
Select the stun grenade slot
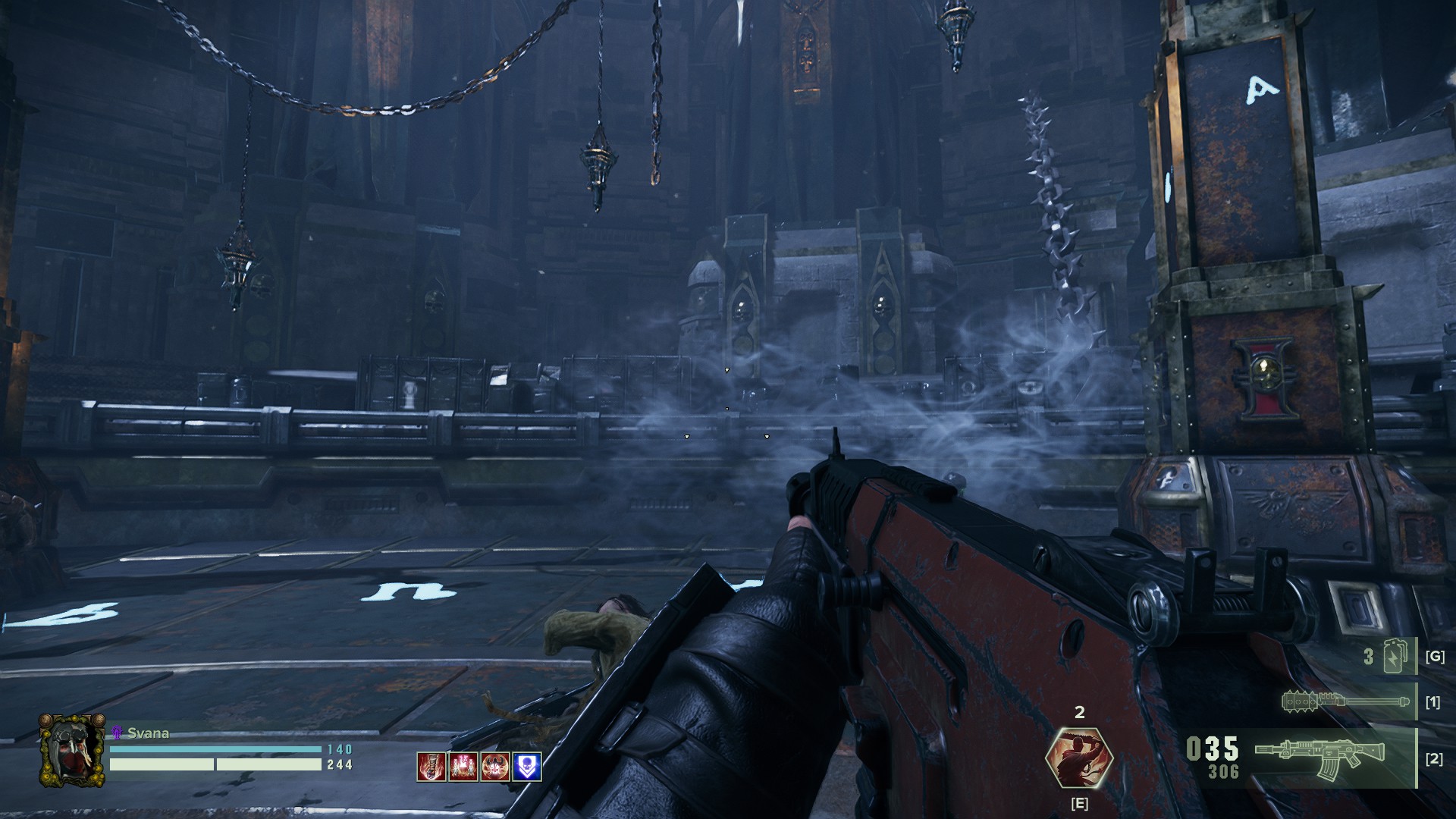1394,657
